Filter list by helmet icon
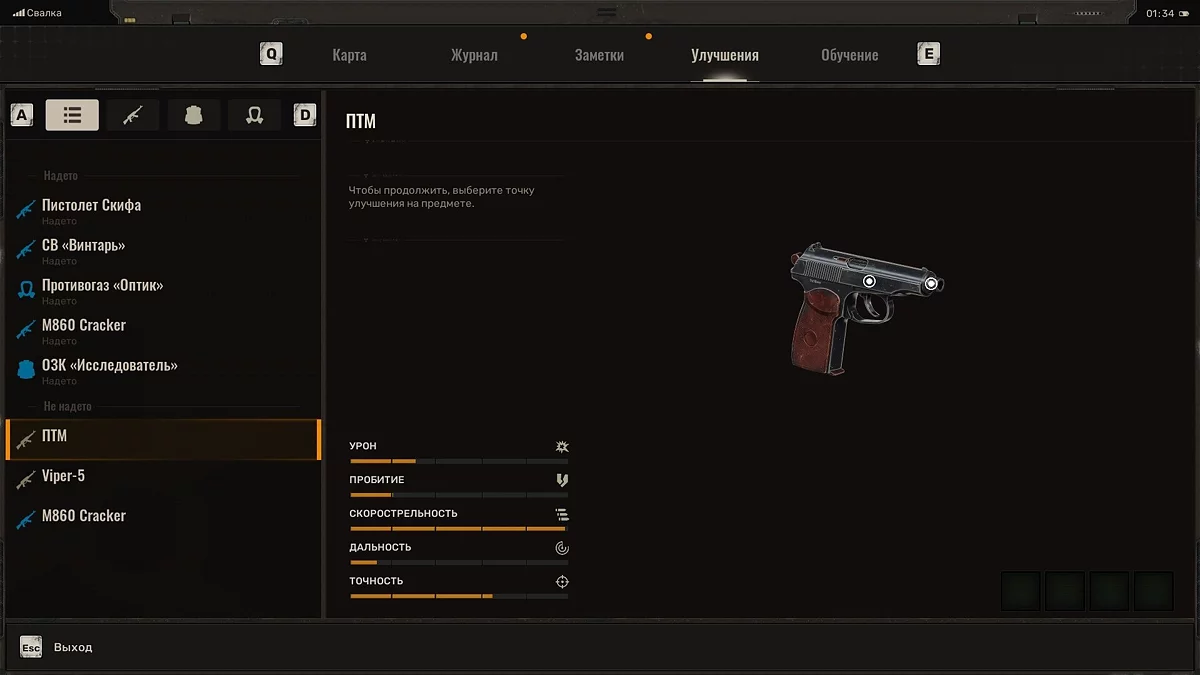Image resolution: width=1200 pixels, height=675 pixels. coord(254,115)
